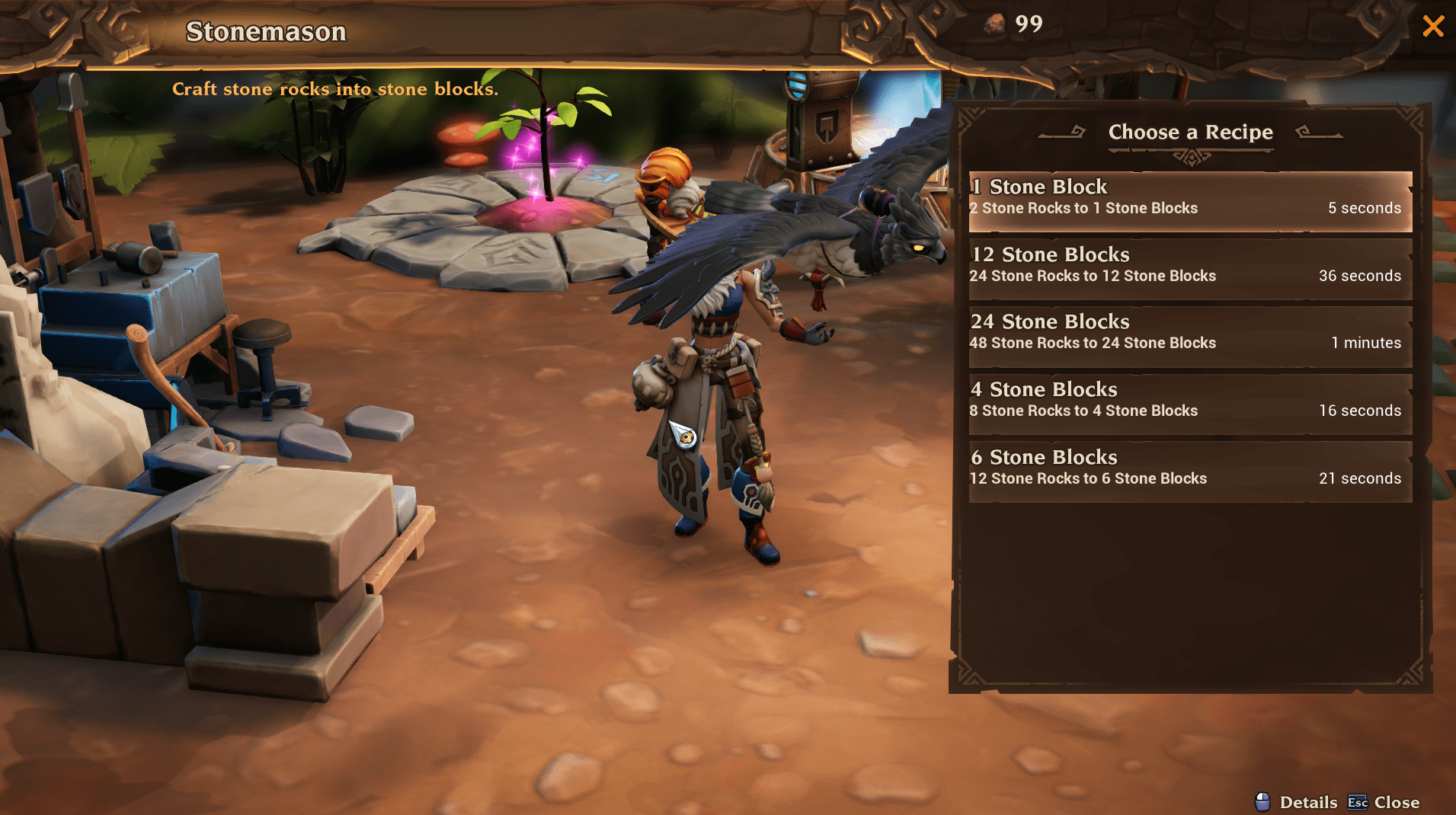Viewport: 1456px width, 815px height.
Task: Click the decorative scroll flourish left of Choose a Recipe
Action: [1063, 131]
